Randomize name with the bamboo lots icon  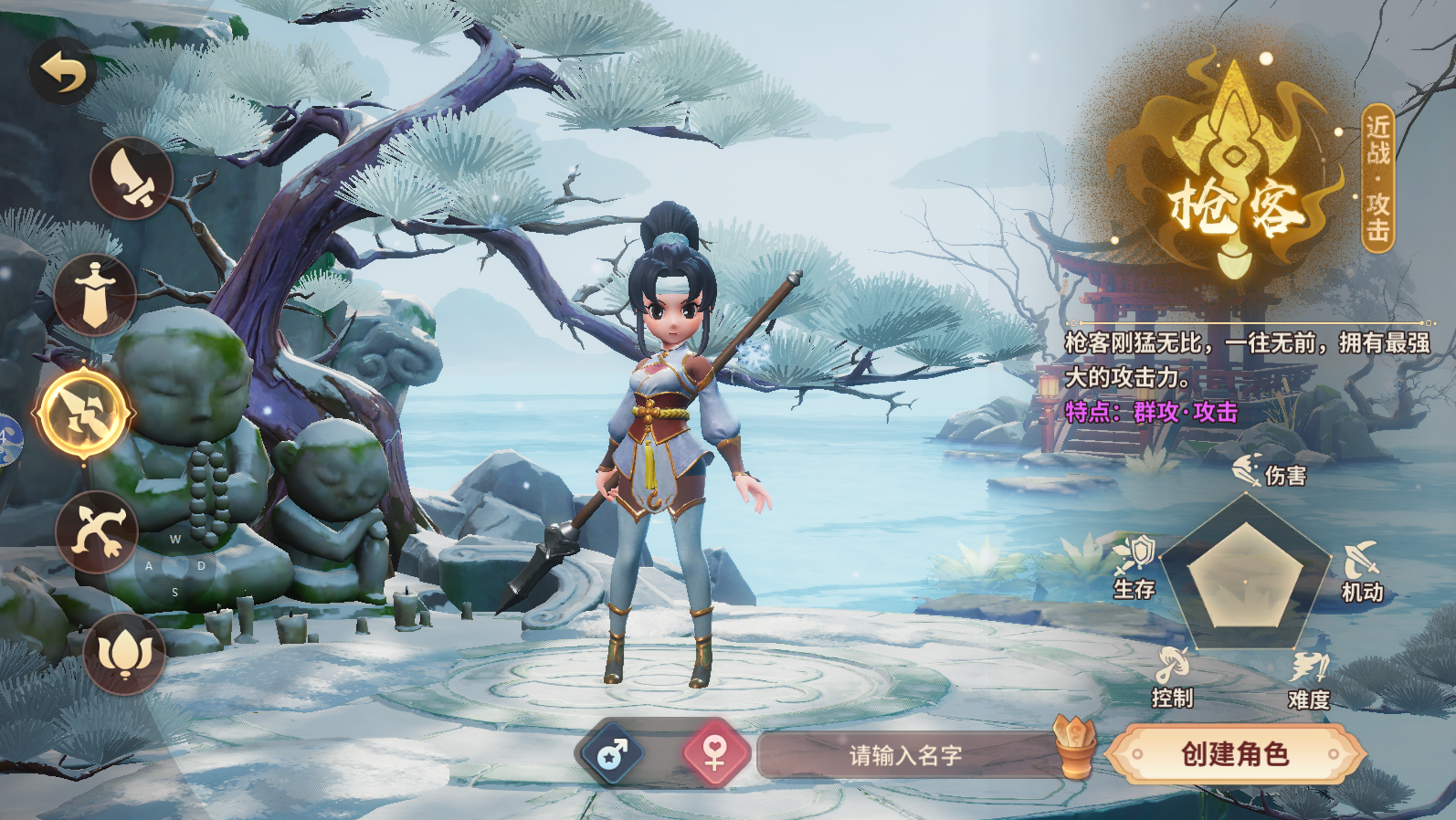pyautogui.click(x=1074, y=745)
